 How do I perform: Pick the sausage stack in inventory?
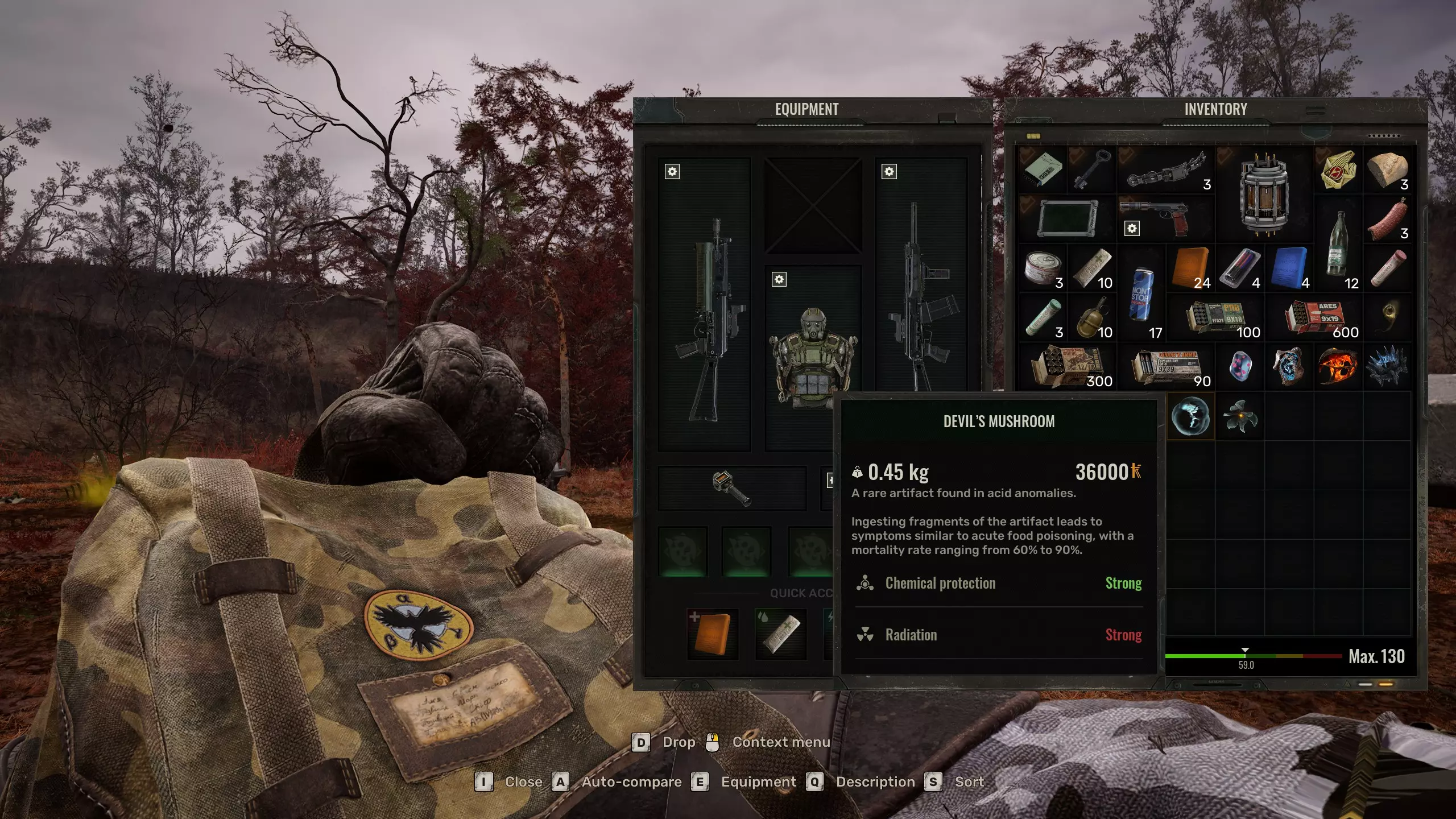[x=1387, y=220]
